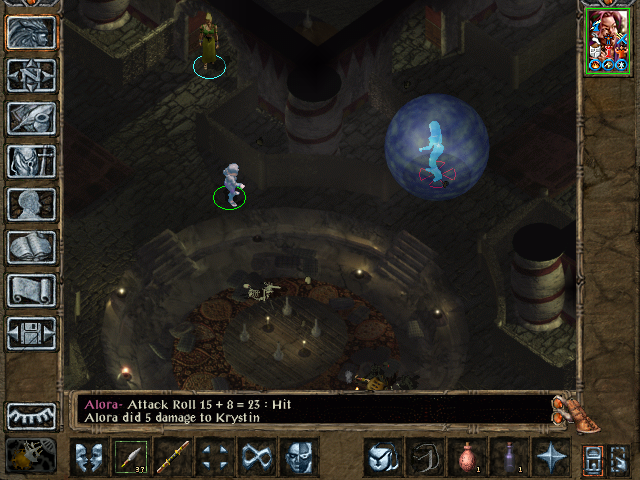Show the character record sheet
Screen dimensions: 640x480
(31, 204)
